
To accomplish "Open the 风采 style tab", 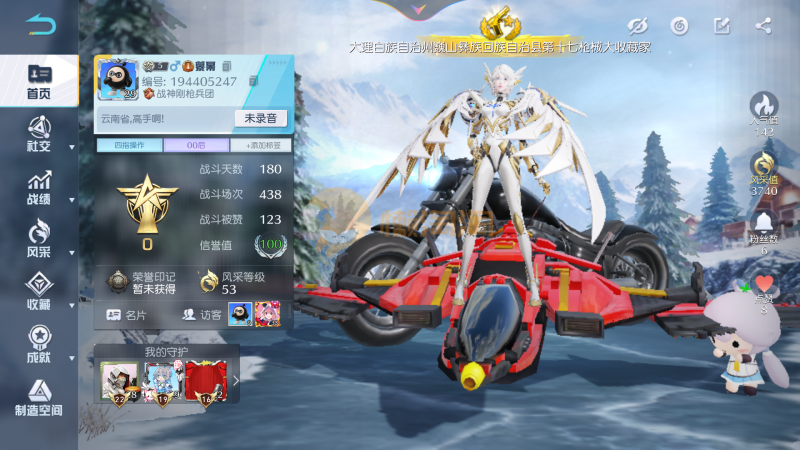I will point(39,242).
